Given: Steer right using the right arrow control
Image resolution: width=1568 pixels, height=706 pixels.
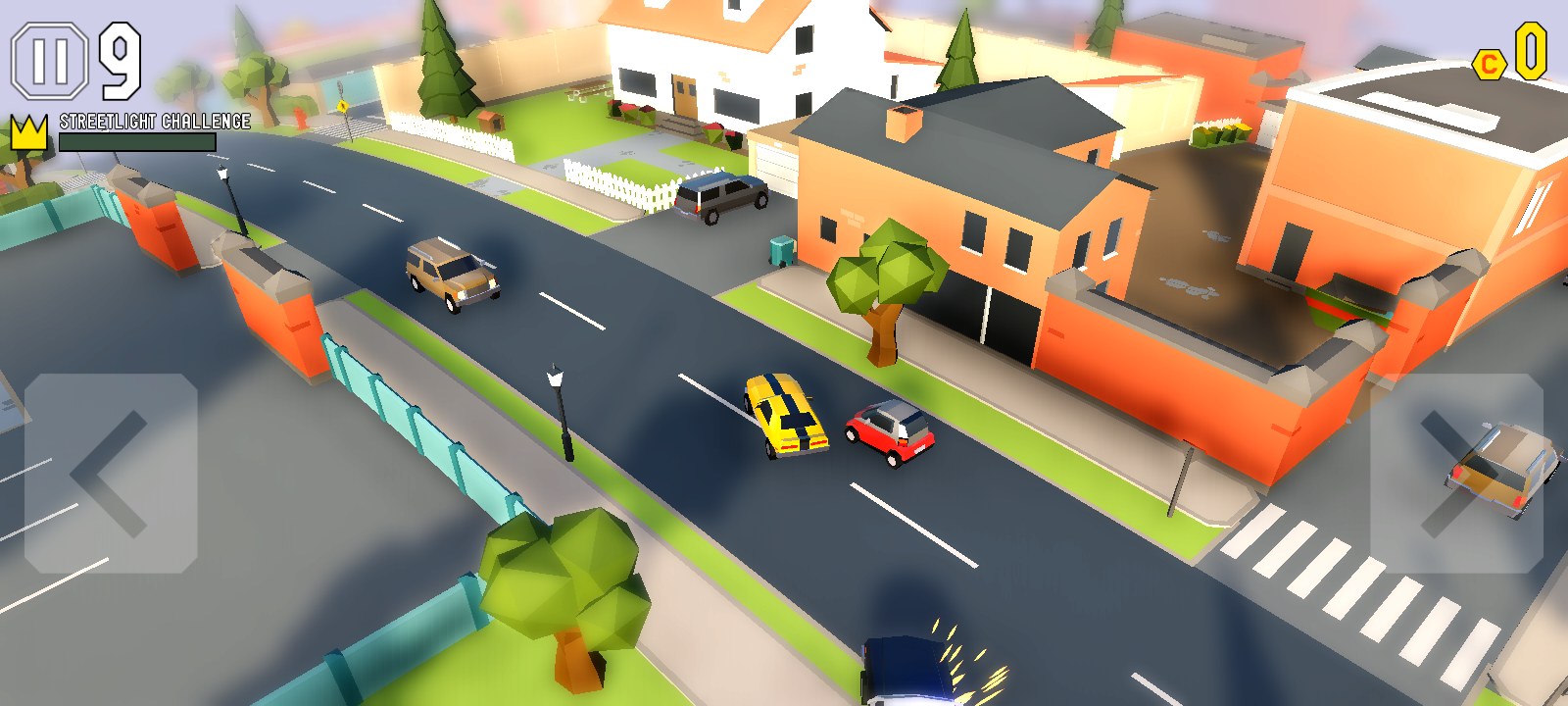Looking at the screenshot, I should click(x=1456, y=474).
